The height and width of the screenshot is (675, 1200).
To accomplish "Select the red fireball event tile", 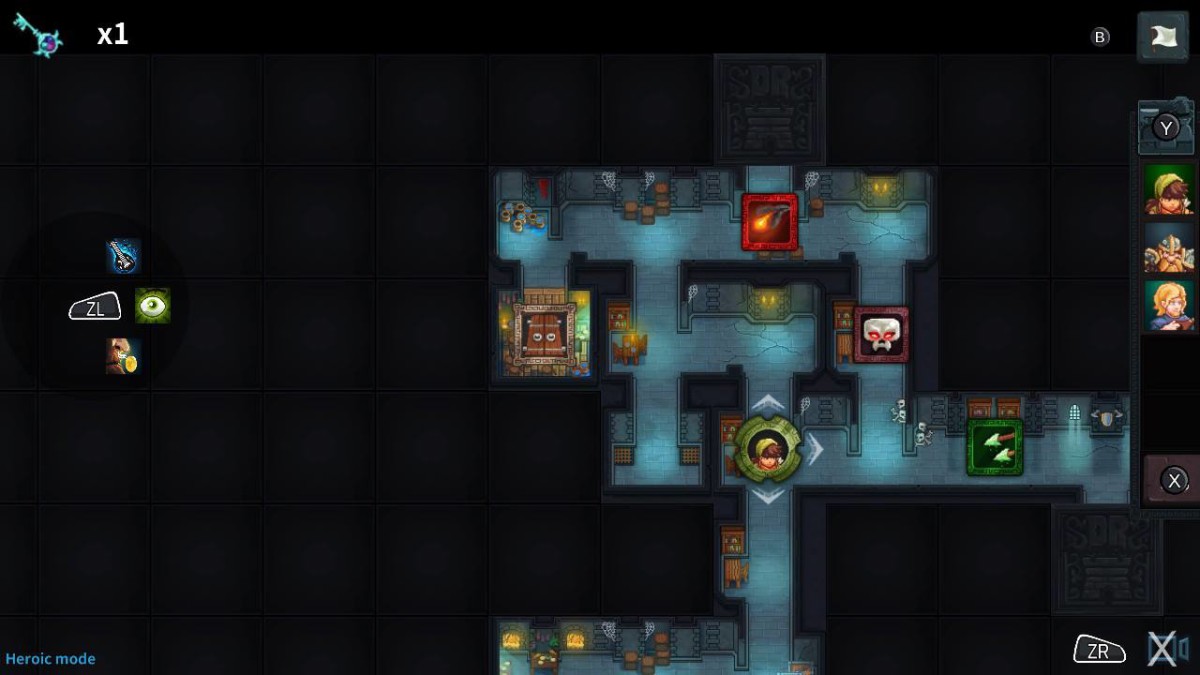I will tap(770, 221).
